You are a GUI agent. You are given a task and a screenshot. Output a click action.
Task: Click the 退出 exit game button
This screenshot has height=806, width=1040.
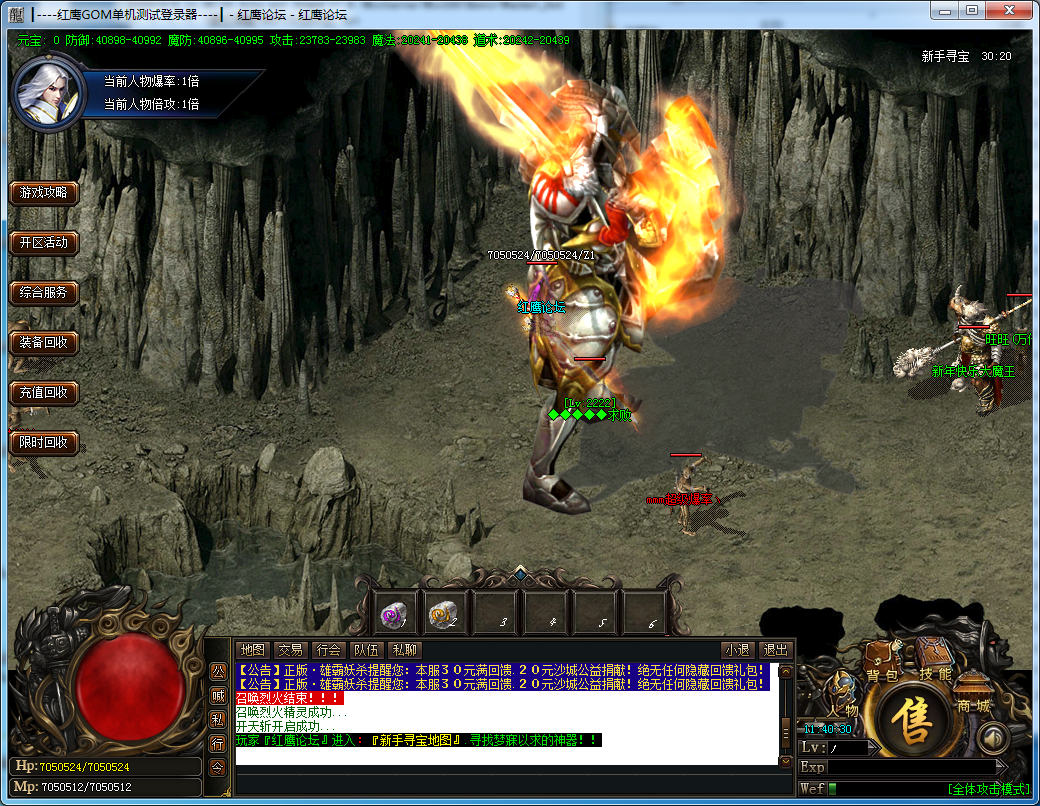click(x=775, y=649)
